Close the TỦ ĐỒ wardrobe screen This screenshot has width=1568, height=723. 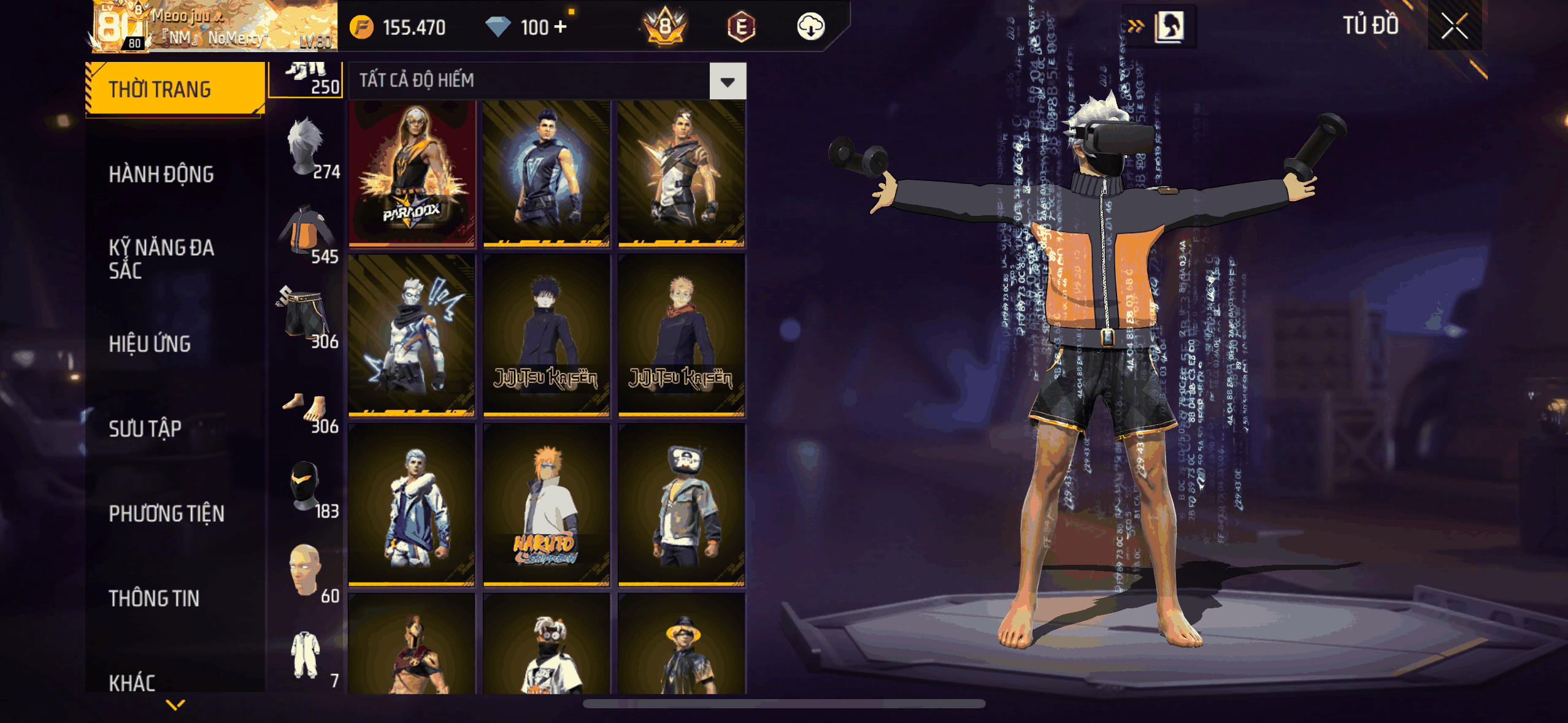(1454, 26)
